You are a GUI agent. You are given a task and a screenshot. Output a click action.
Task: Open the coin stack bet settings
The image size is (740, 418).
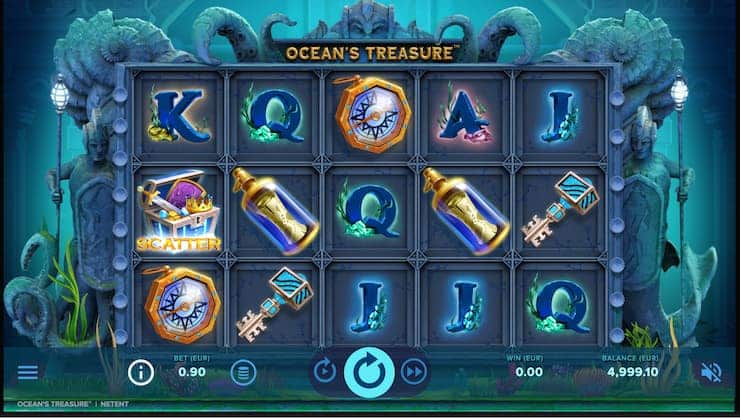click(x=242, y=373)
